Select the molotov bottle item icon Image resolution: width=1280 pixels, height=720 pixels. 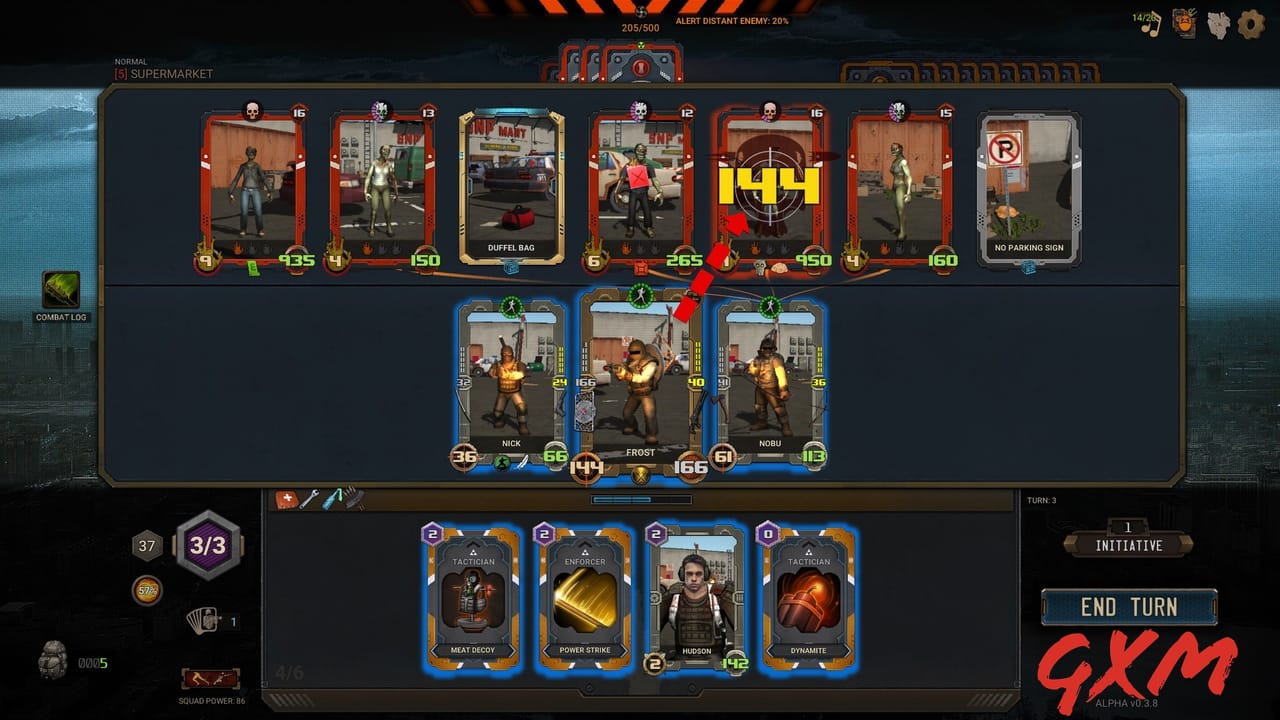tap(330, 498)
